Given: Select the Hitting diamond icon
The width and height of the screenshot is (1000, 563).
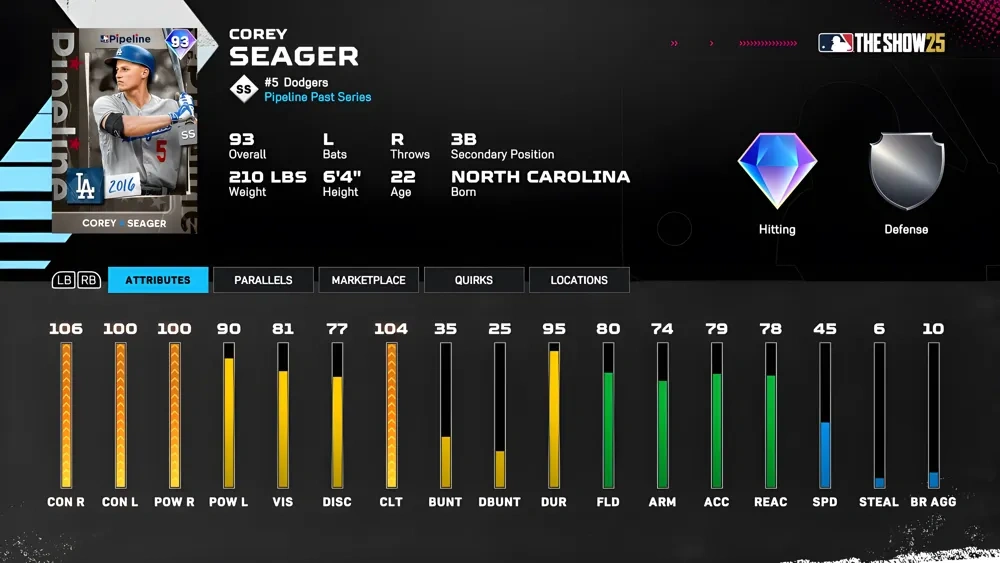Looking at the screenshot, I should point(777,171).
